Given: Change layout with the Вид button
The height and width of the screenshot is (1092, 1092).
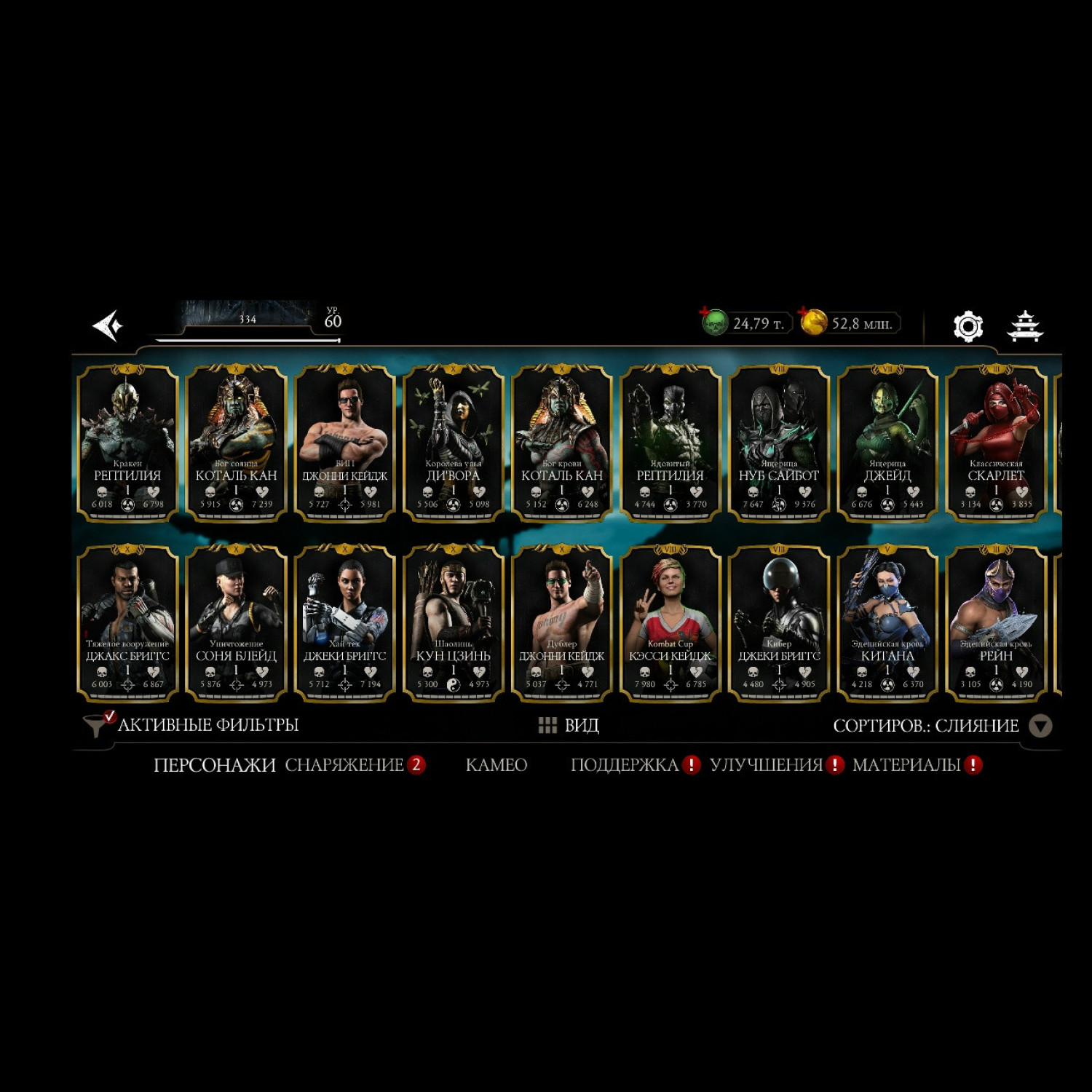Looking at the screenshot, I should pos(569,725).
